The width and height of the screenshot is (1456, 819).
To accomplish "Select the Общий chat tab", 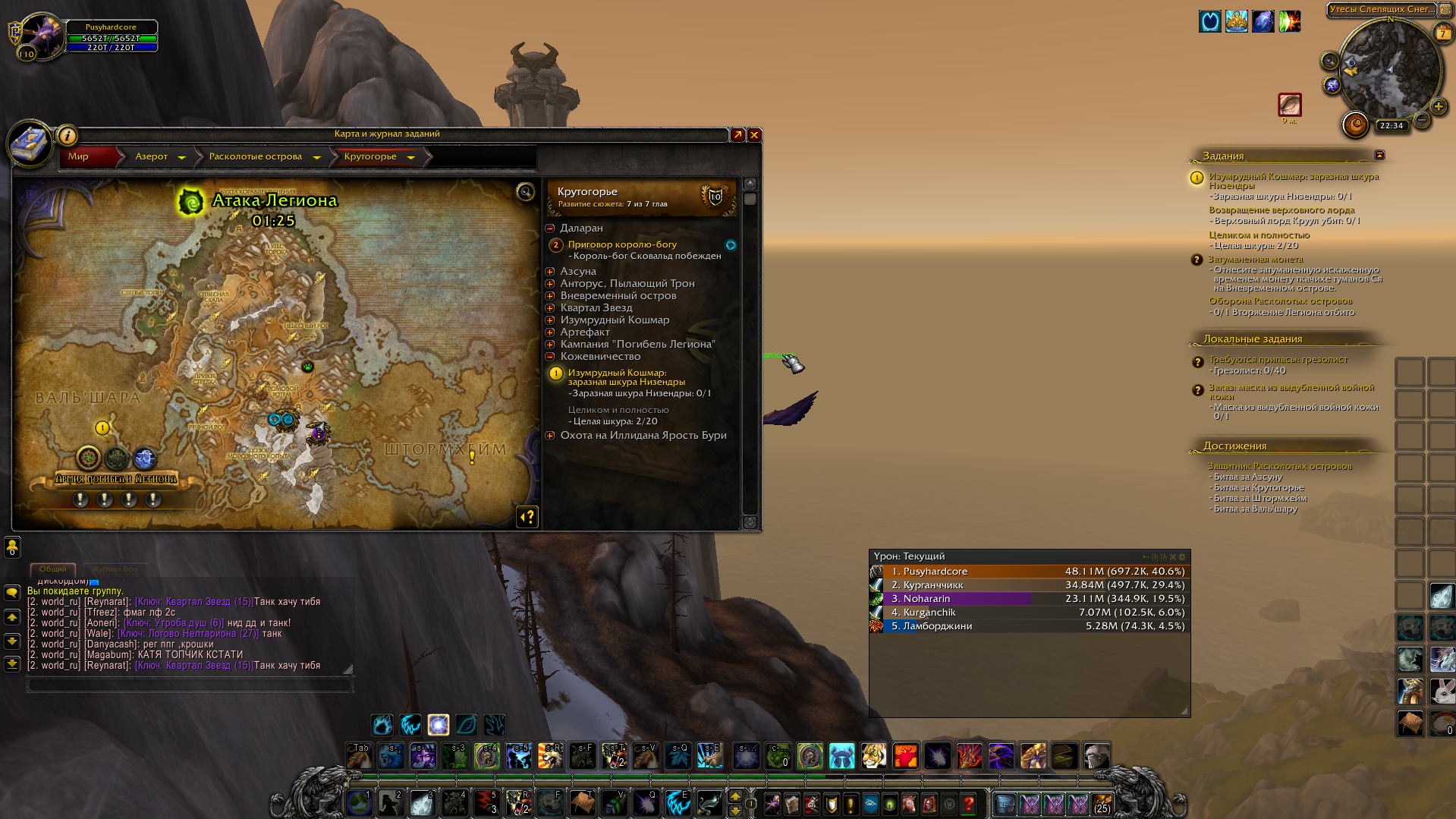I will click(x=53, y=569).
